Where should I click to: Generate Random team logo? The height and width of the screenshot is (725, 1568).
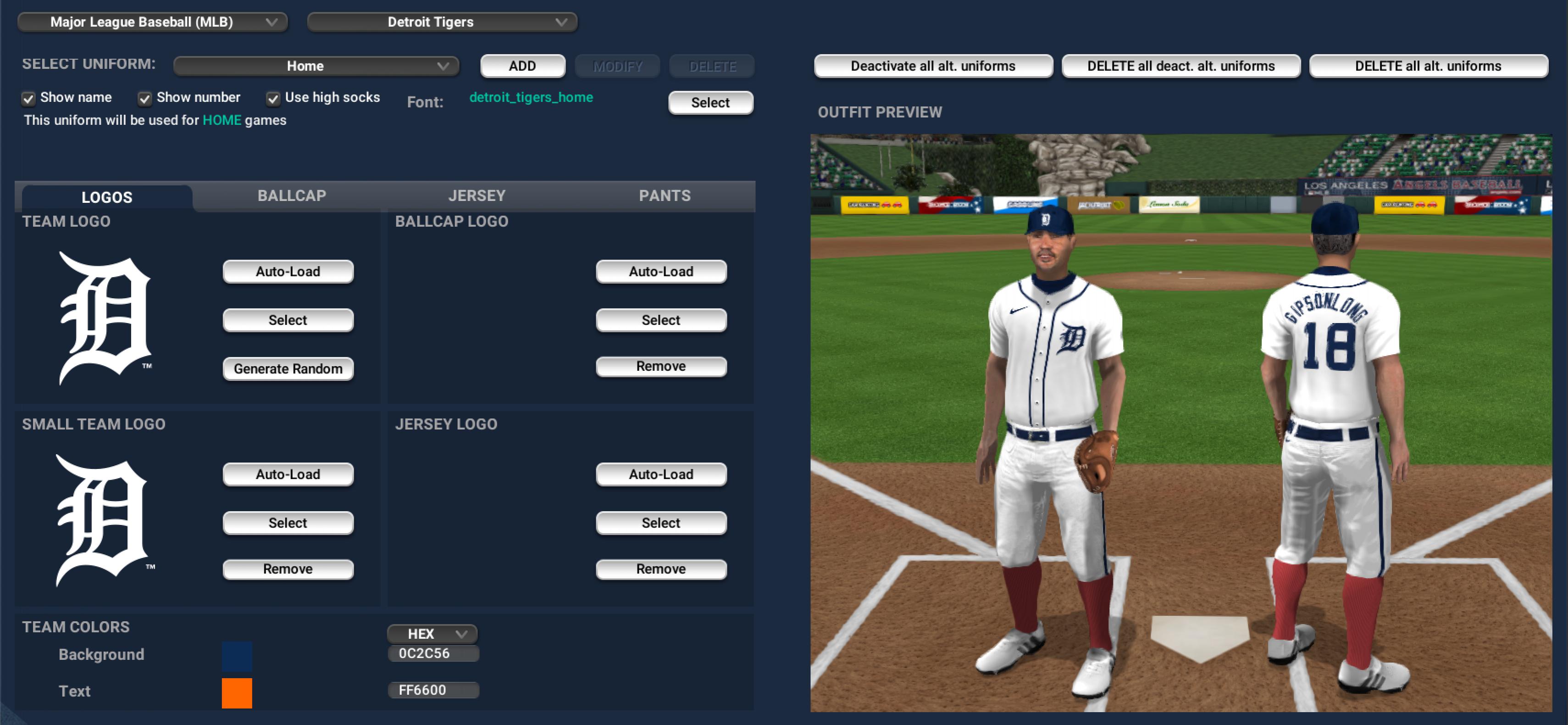(x=288, y=368)
